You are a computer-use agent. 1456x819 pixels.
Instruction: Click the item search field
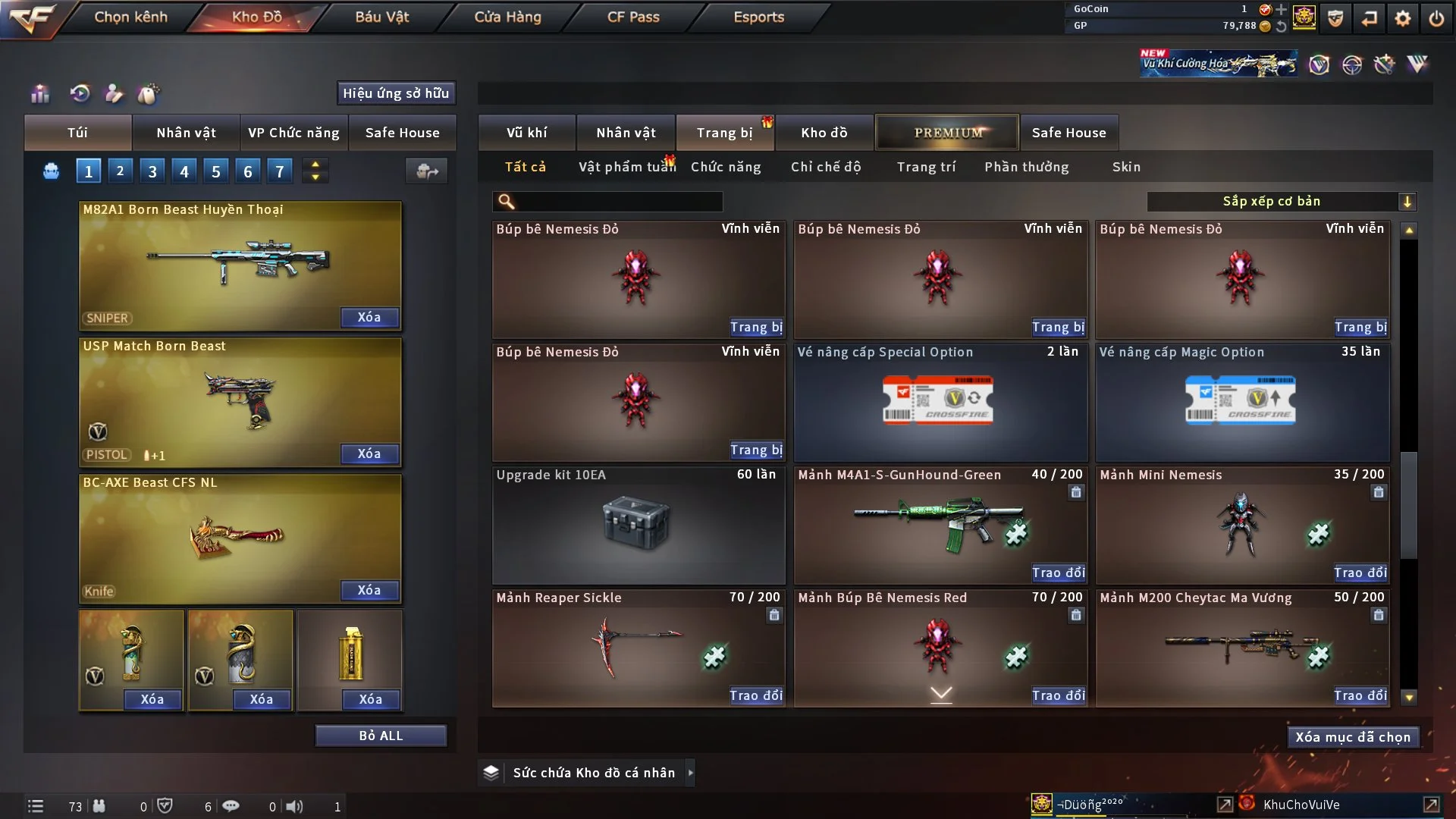pos(618,201)
